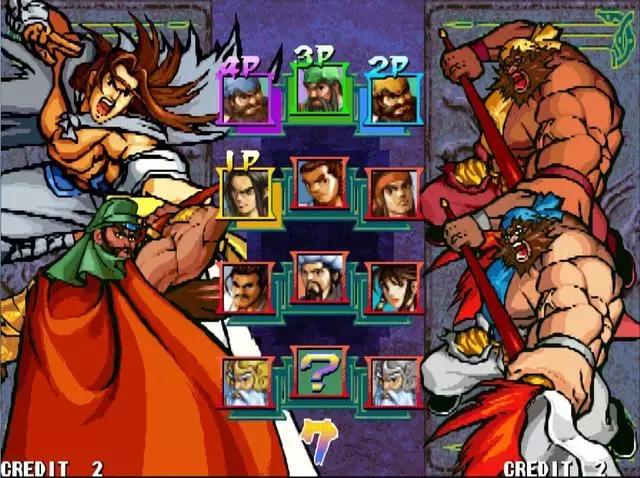Pick the mustached man with swept-back hair
Image resolution: width=640 pixels, height=478 pixels.
click(x=246, y=287)
